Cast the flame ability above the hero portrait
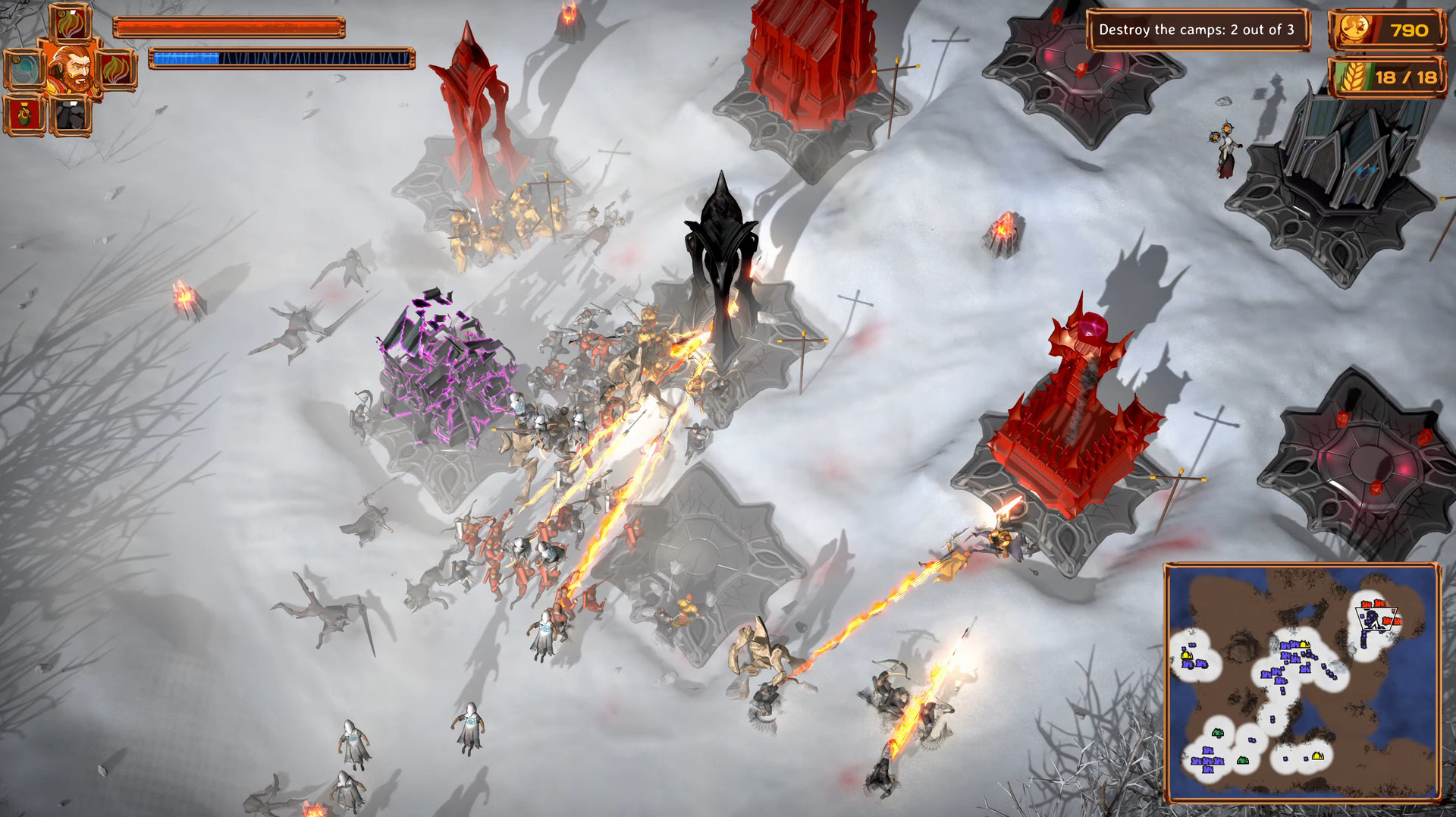This screenshot has width=1456, height=817. click(69, 24)
